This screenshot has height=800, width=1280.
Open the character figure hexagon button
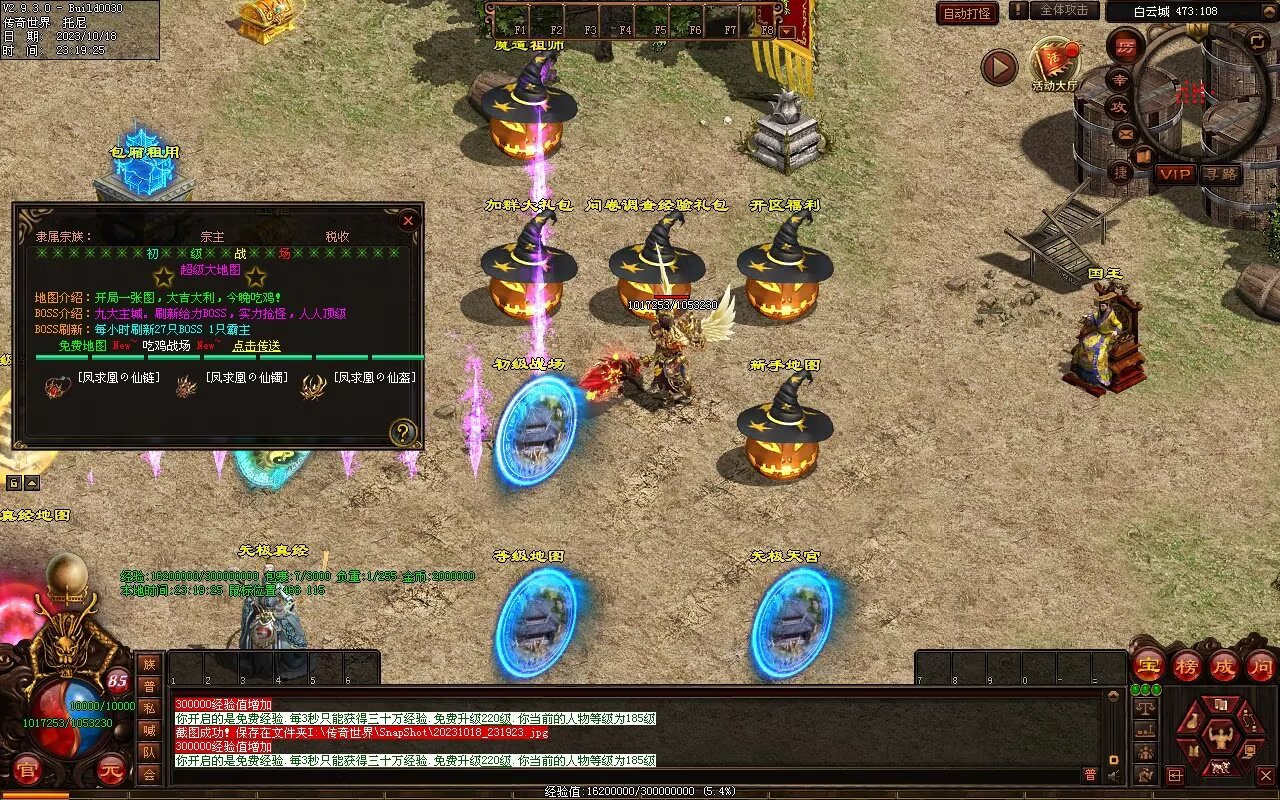pyautogui.click(x=1219, y=737)
